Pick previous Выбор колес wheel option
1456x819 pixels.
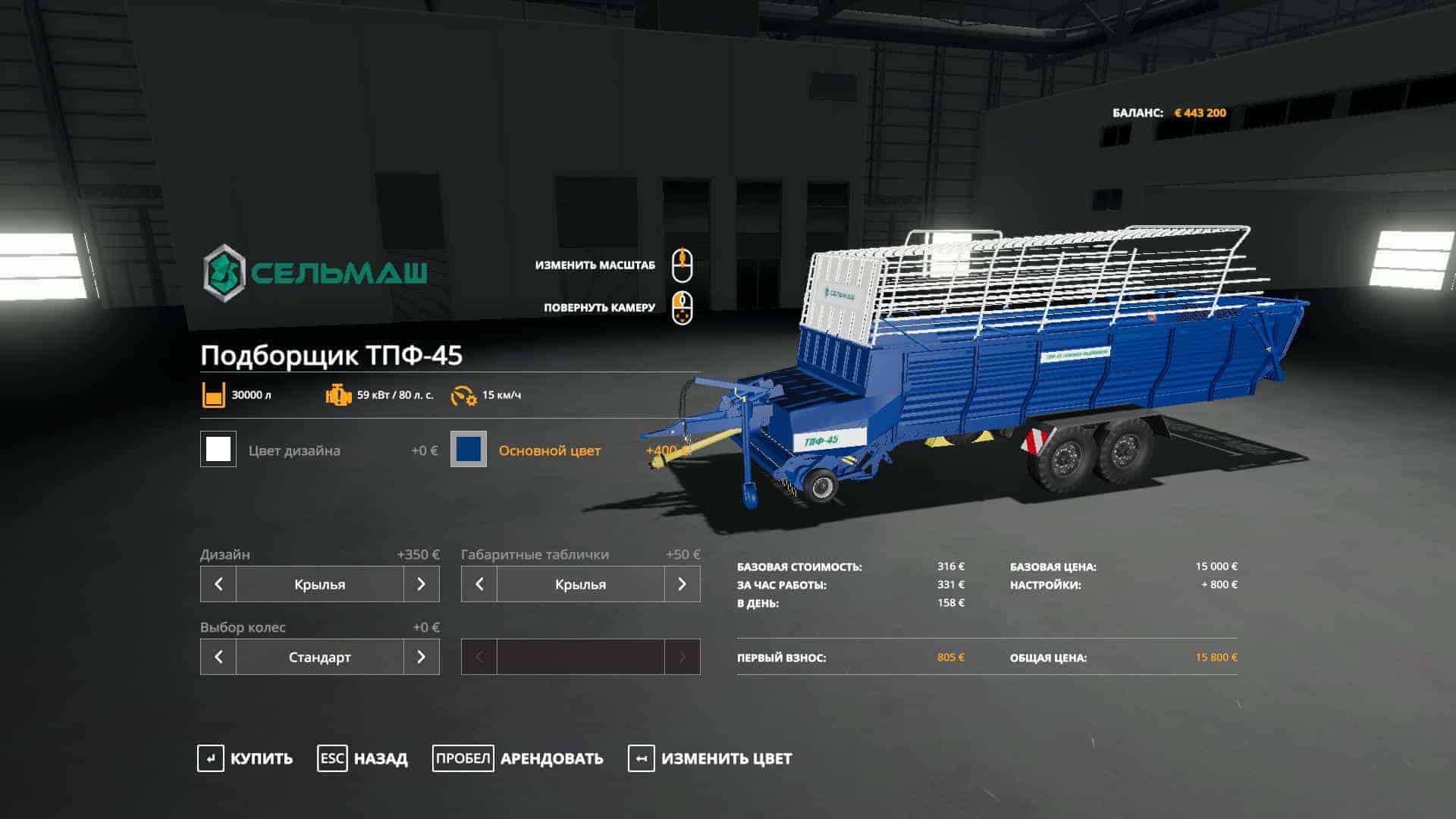(218, 657)
